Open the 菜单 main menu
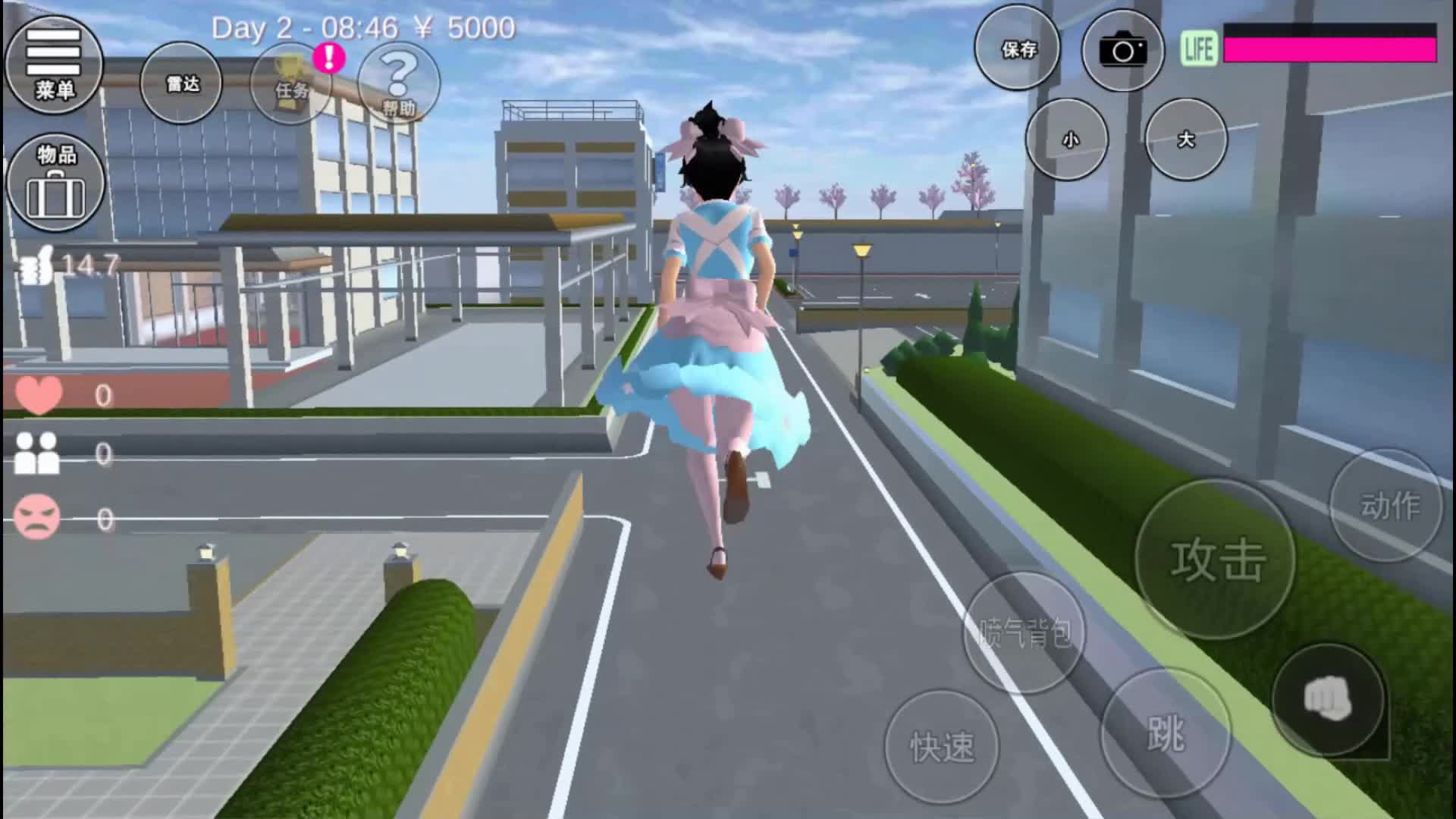1456x819 pixels. pos(54,65)
